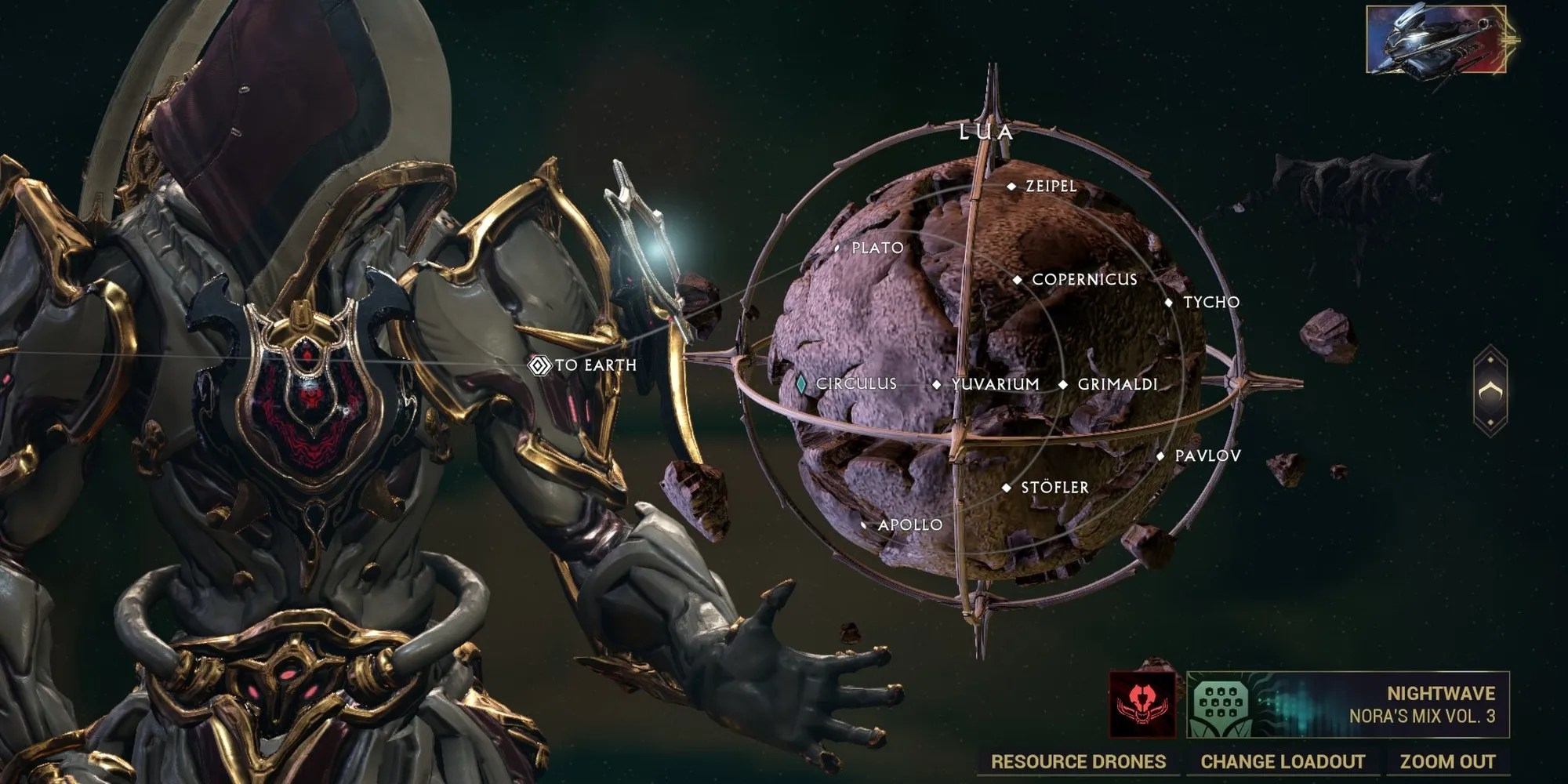
Task: Open the Pavlov node
Action: (x=1160, y=456)
